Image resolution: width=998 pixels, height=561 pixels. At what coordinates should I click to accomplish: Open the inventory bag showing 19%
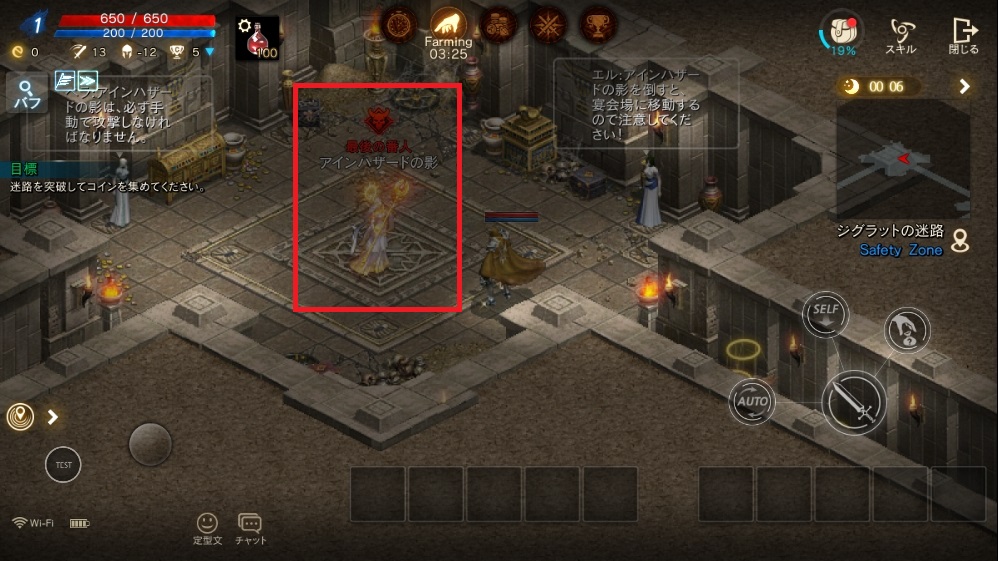point(842,32)
